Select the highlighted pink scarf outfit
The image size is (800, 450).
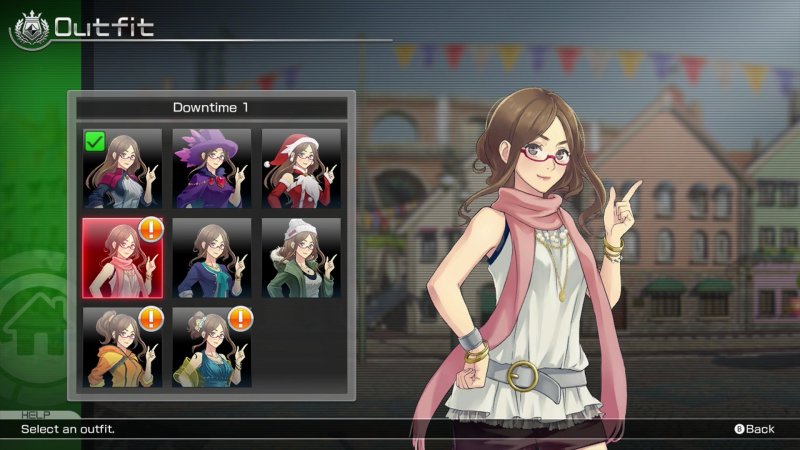tap(122, 258)
